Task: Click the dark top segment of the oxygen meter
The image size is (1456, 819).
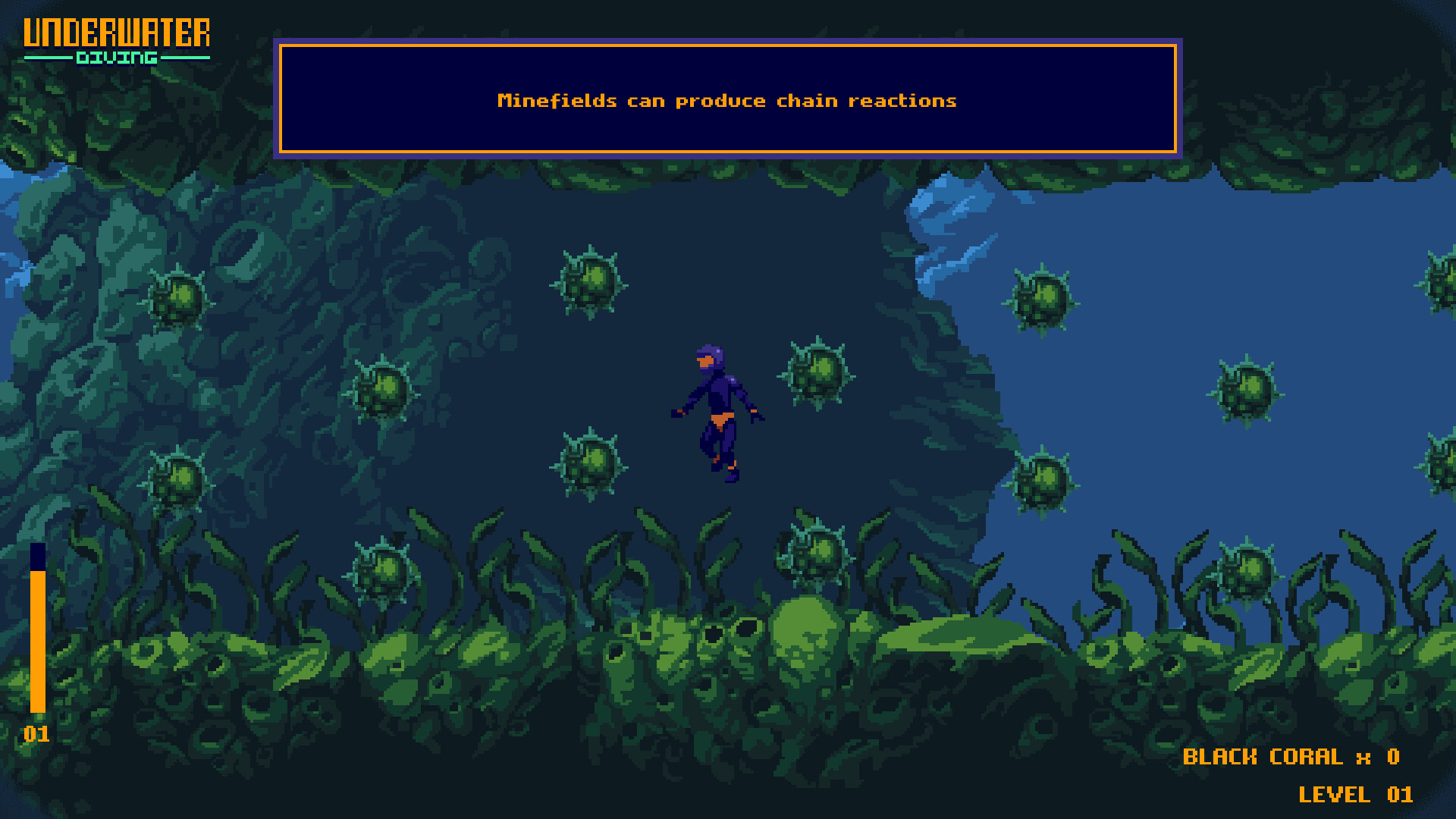Action: pyautogui.click(x=37, y=557)
